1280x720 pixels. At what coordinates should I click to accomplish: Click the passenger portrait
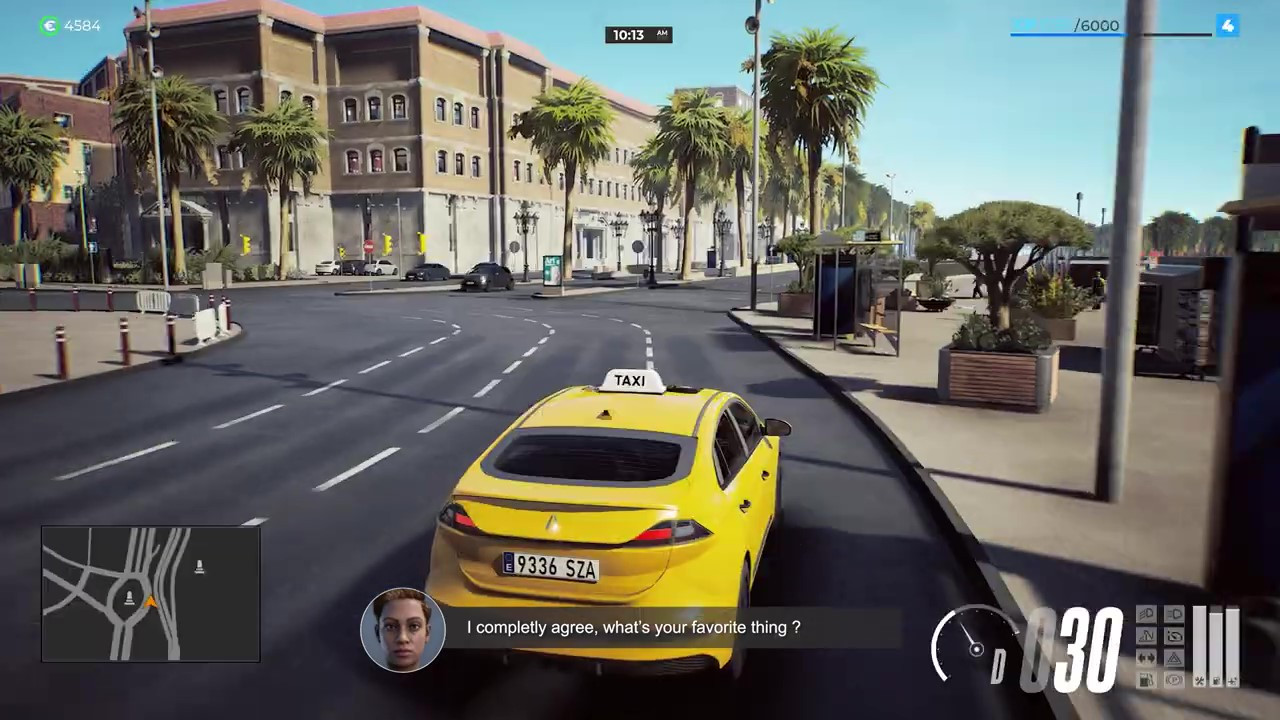pyautogui.click(x=403, y=629)
